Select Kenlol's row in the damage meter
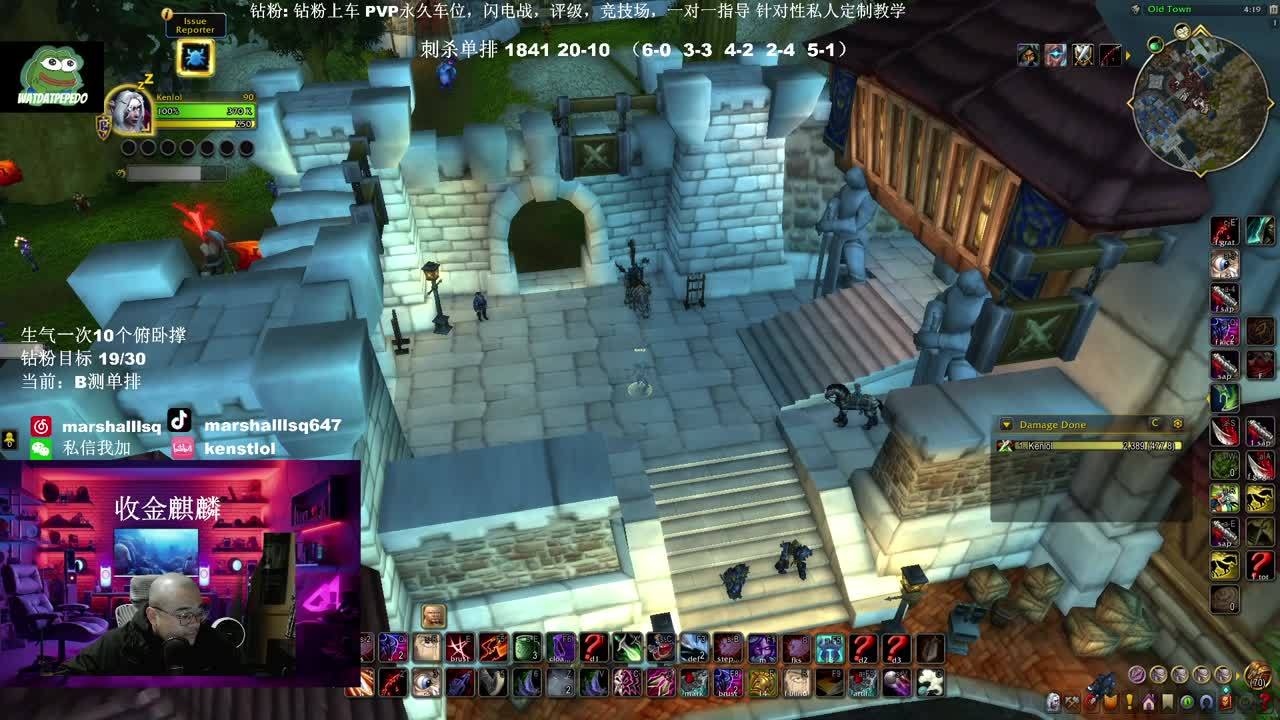The width and height of the screenshot is (1280, 720). pos(1090,446)
